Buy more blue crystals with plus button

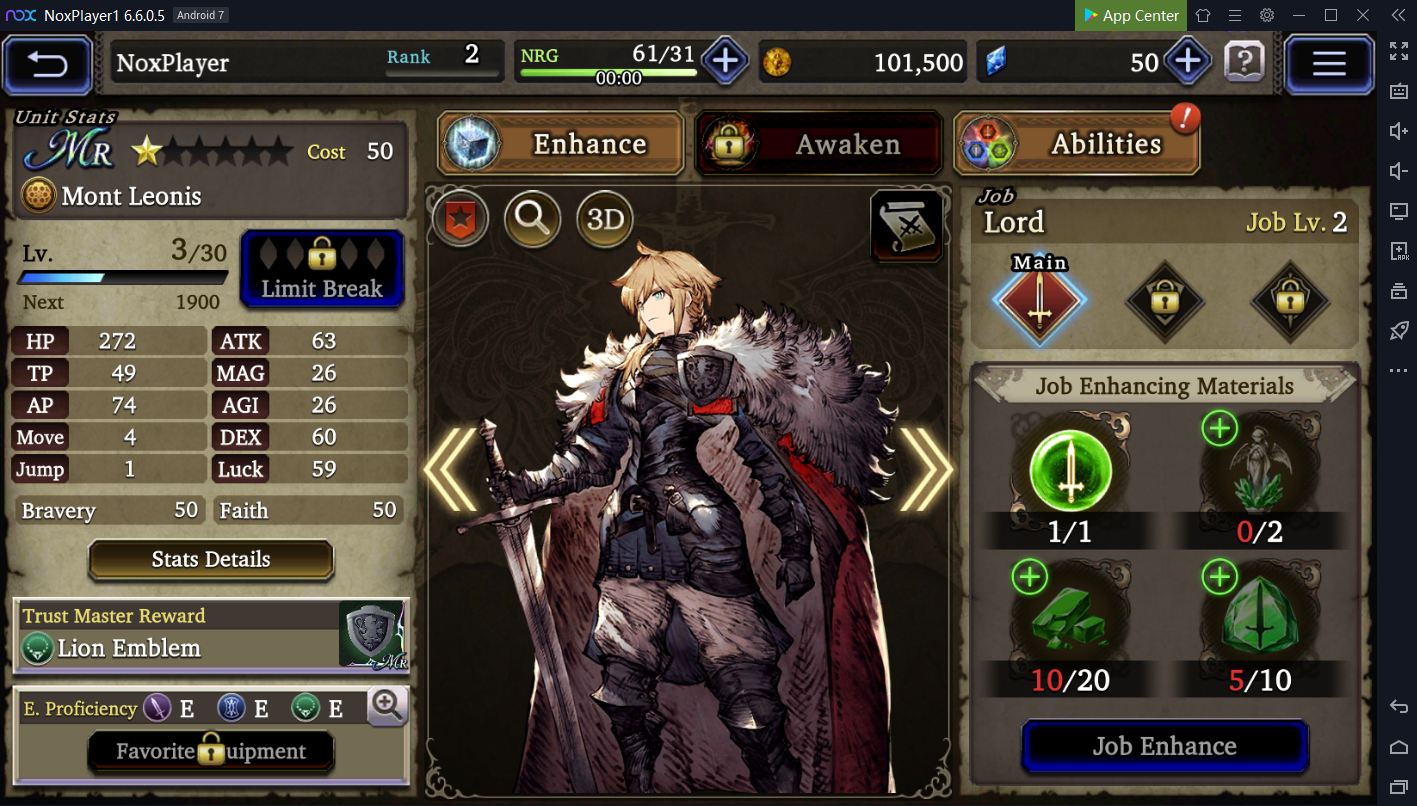1187,62
